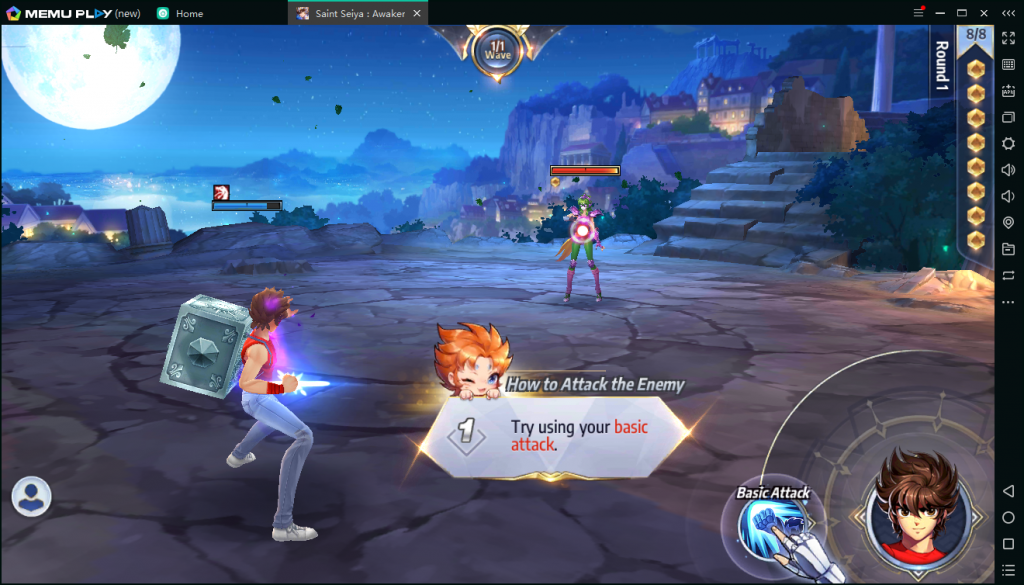The width and height of the screenshot is (1024, 585).
Task: Minimize the emulator window
Action: [x=940, y=13]
